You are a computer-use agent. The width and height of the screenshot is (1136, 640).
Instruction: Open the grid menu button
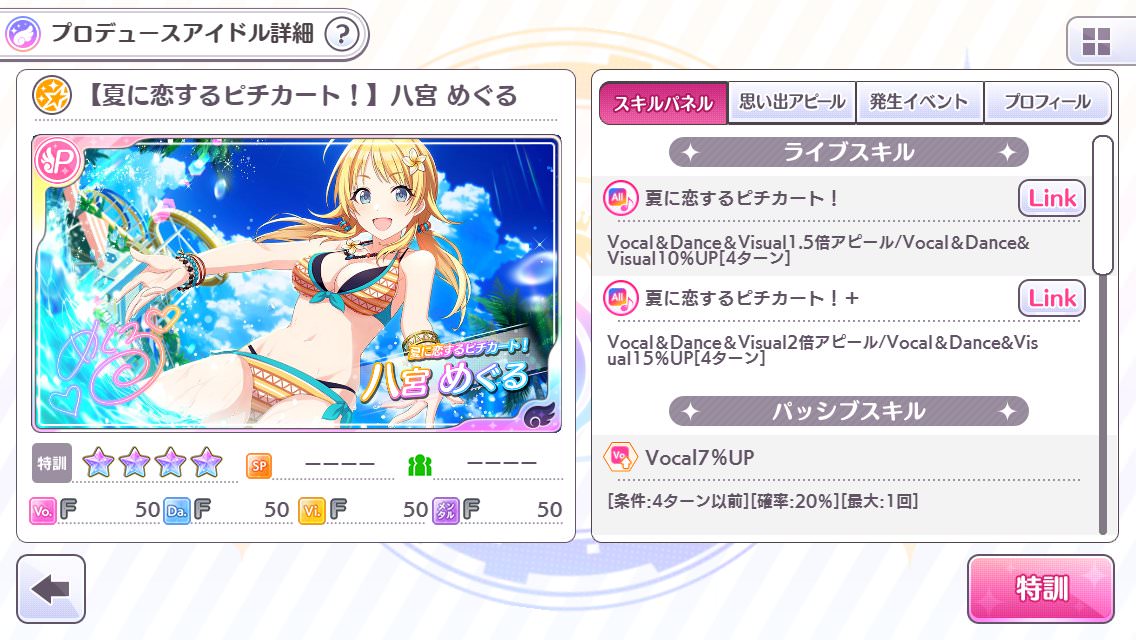1096,42
